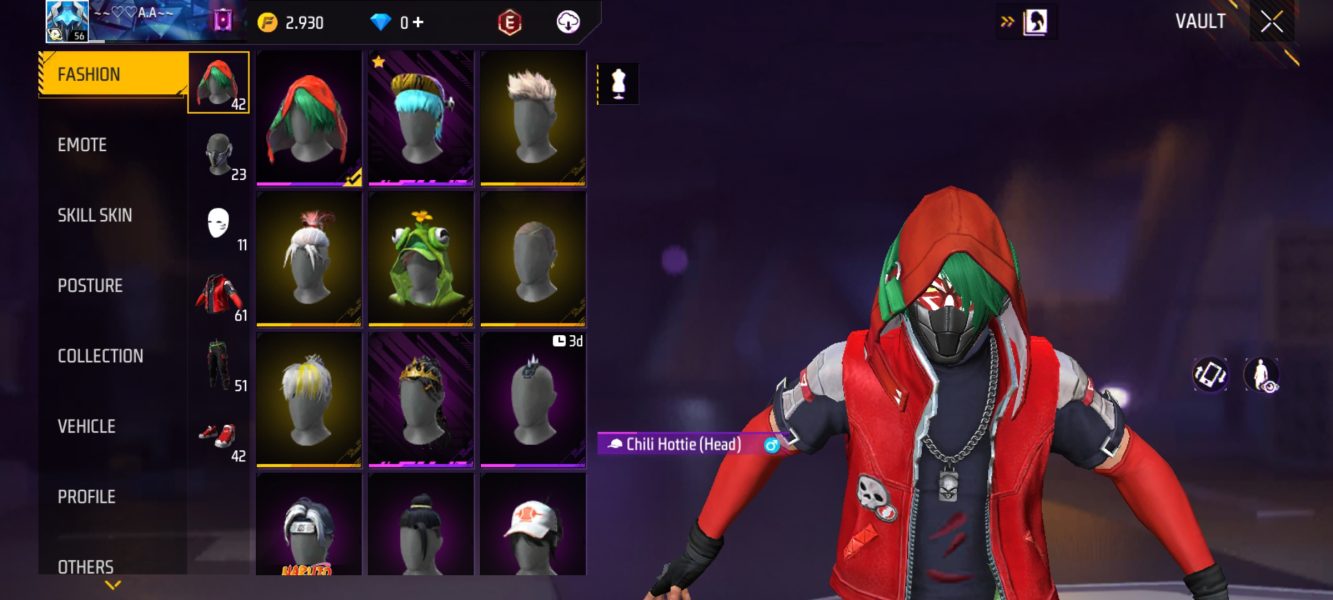Image resolution: width=1333 pixels, height=600 pixels.
Task: Switch to the Skill Skin category
Action: (94, 215)
